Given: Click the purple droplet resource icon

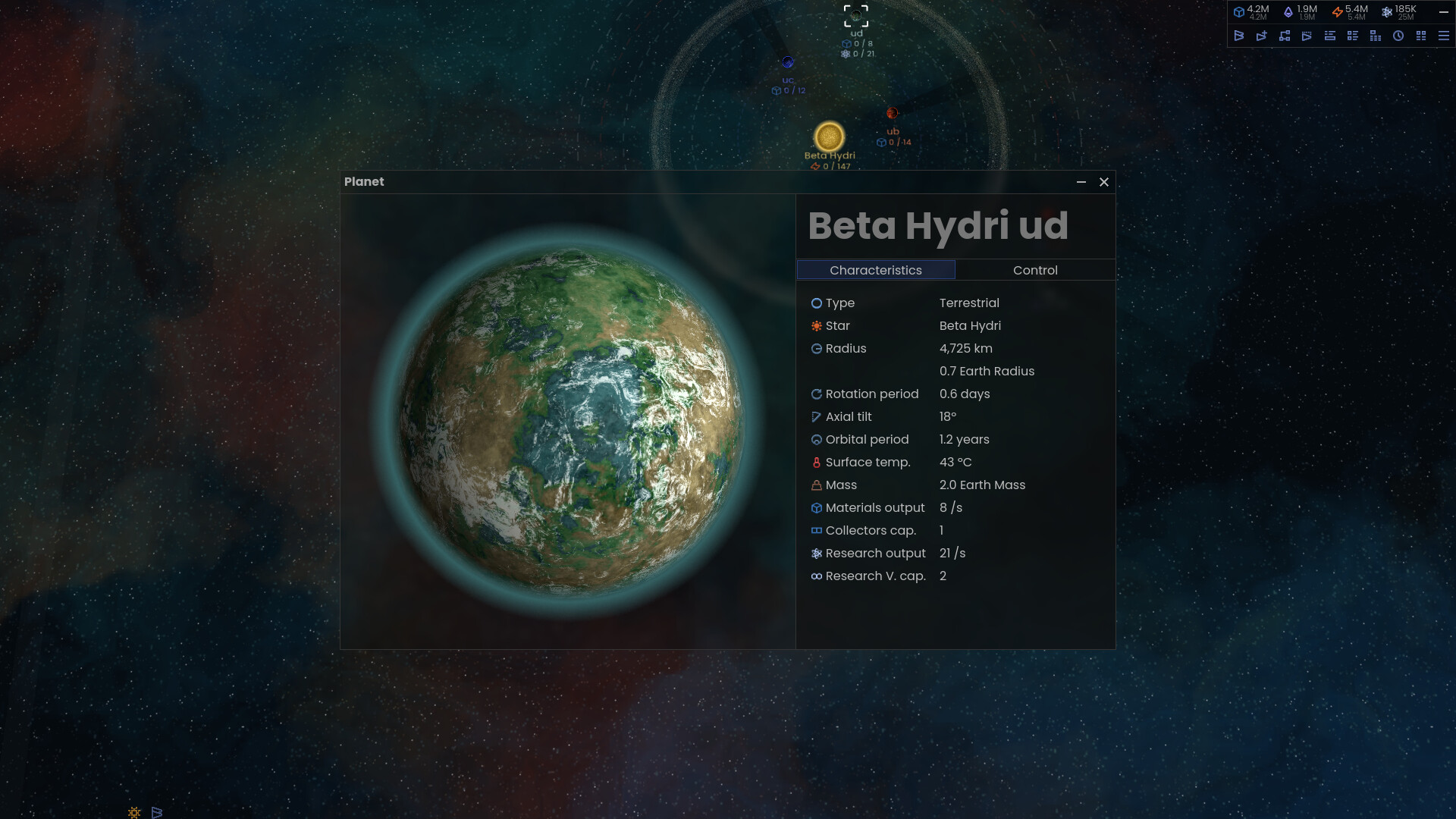Looking at the screenshot, I should pos(1289,12).
